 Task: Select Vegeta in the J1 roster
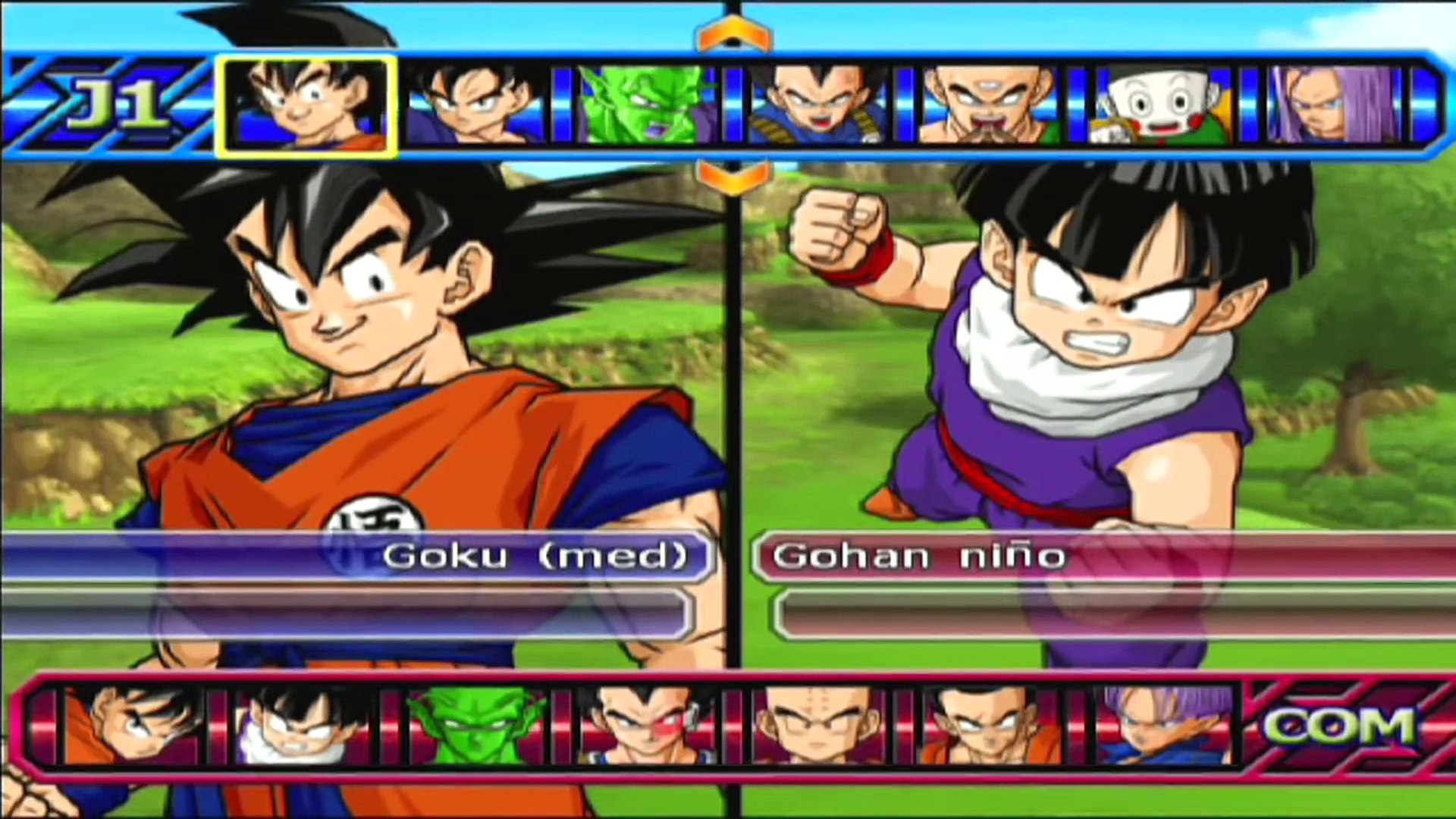(x=817, y=105)
